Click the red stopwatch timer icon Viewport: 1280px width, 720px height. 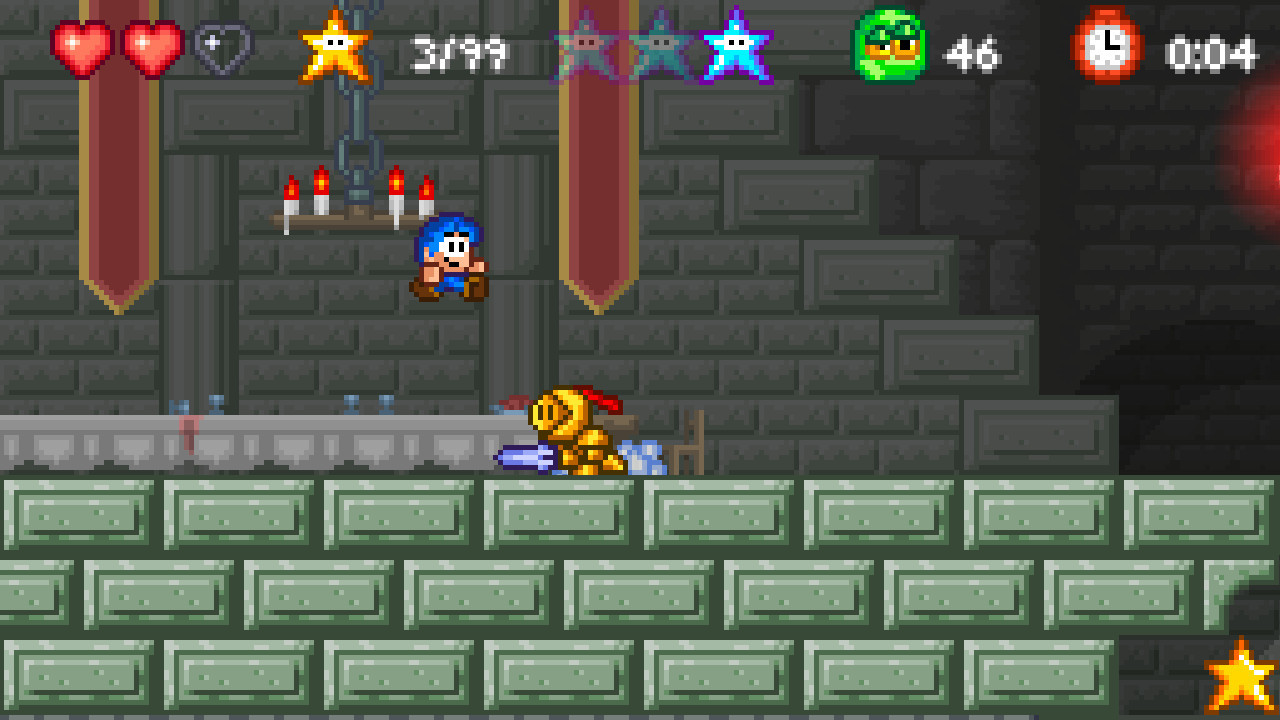point(1110,45)
